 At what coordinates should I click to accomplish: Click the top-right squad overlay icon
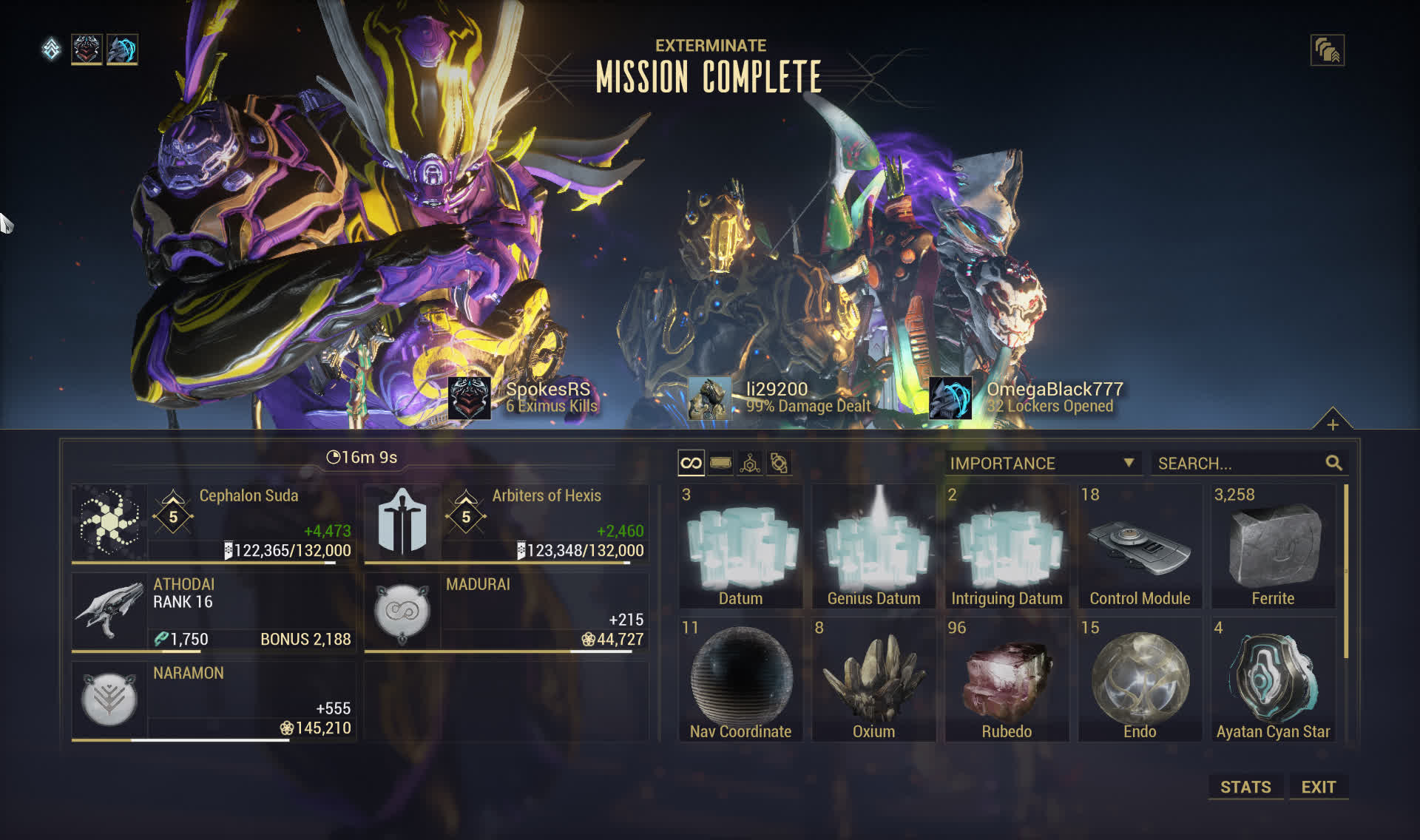(x=1327, y=50)
